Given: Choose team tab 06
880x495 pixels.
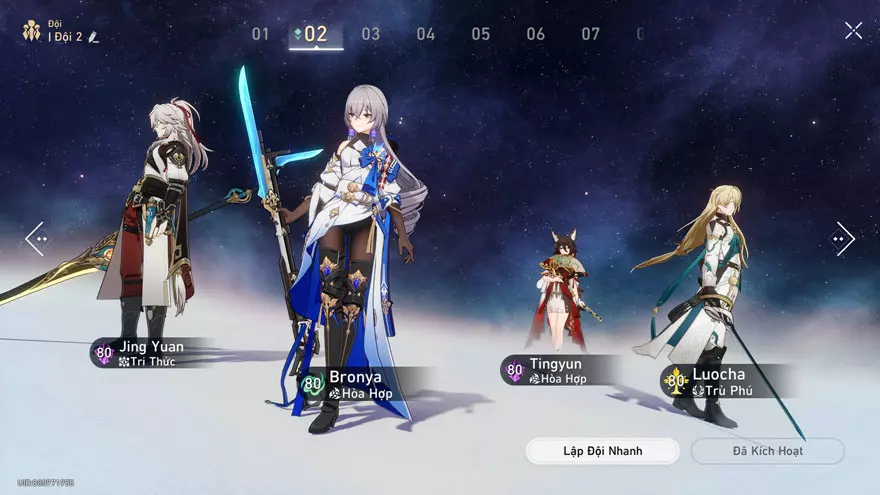Looking at the screenshot, I should (536, 34).
